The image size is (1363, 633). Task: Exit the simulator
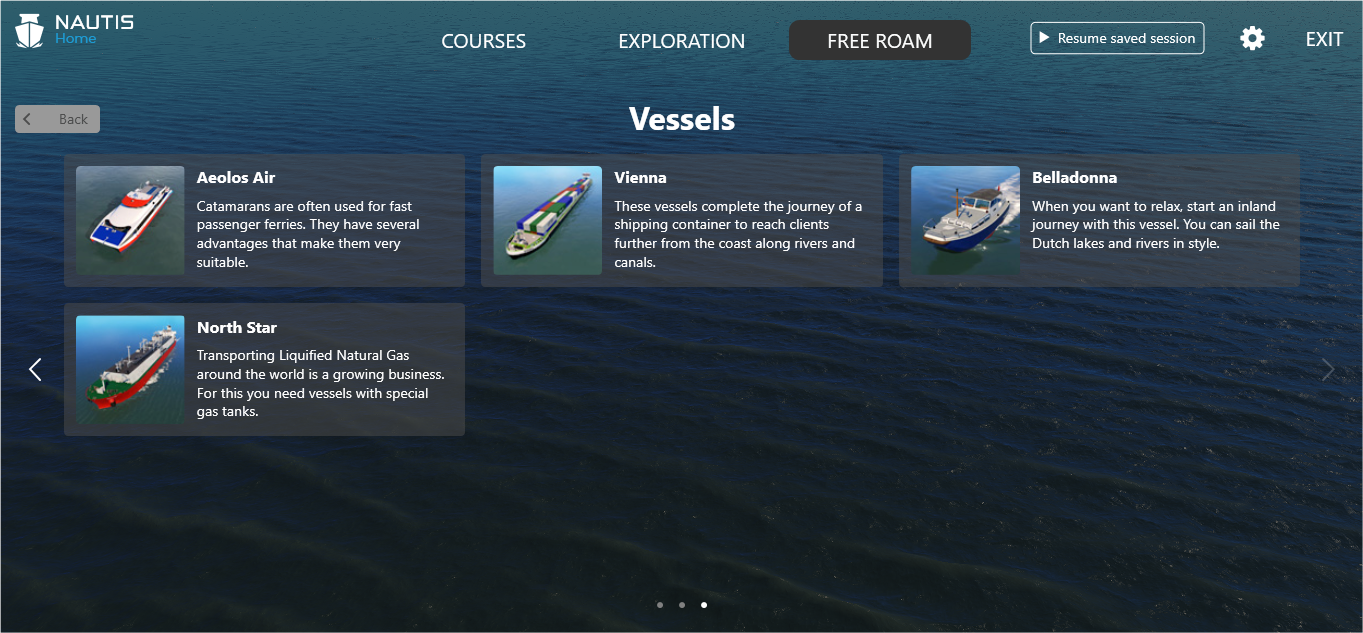click(x=1324, y=39)
